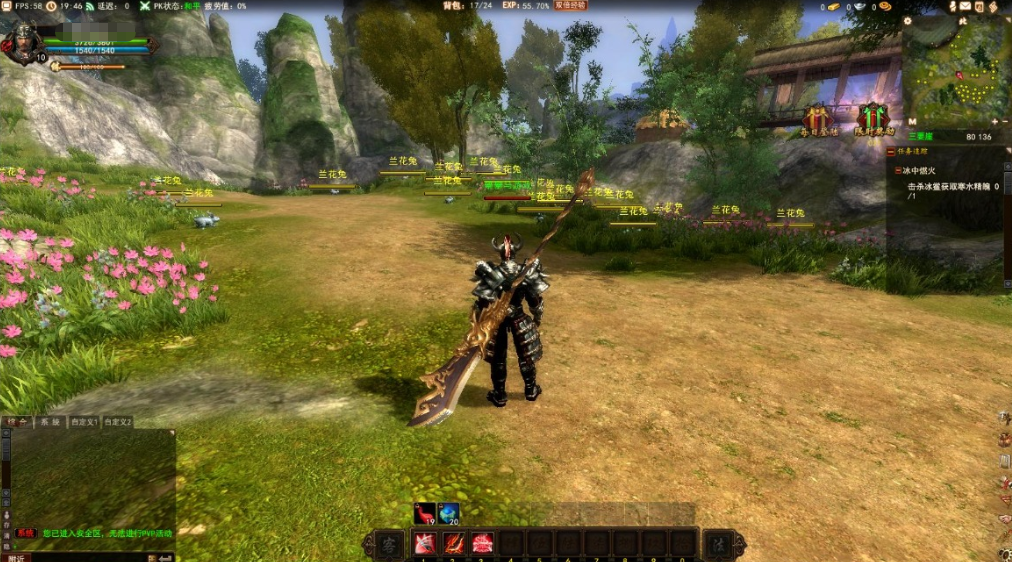Switch to the 系统 chat tab
The image size is (1012, 562).
(x=49, y=422)
